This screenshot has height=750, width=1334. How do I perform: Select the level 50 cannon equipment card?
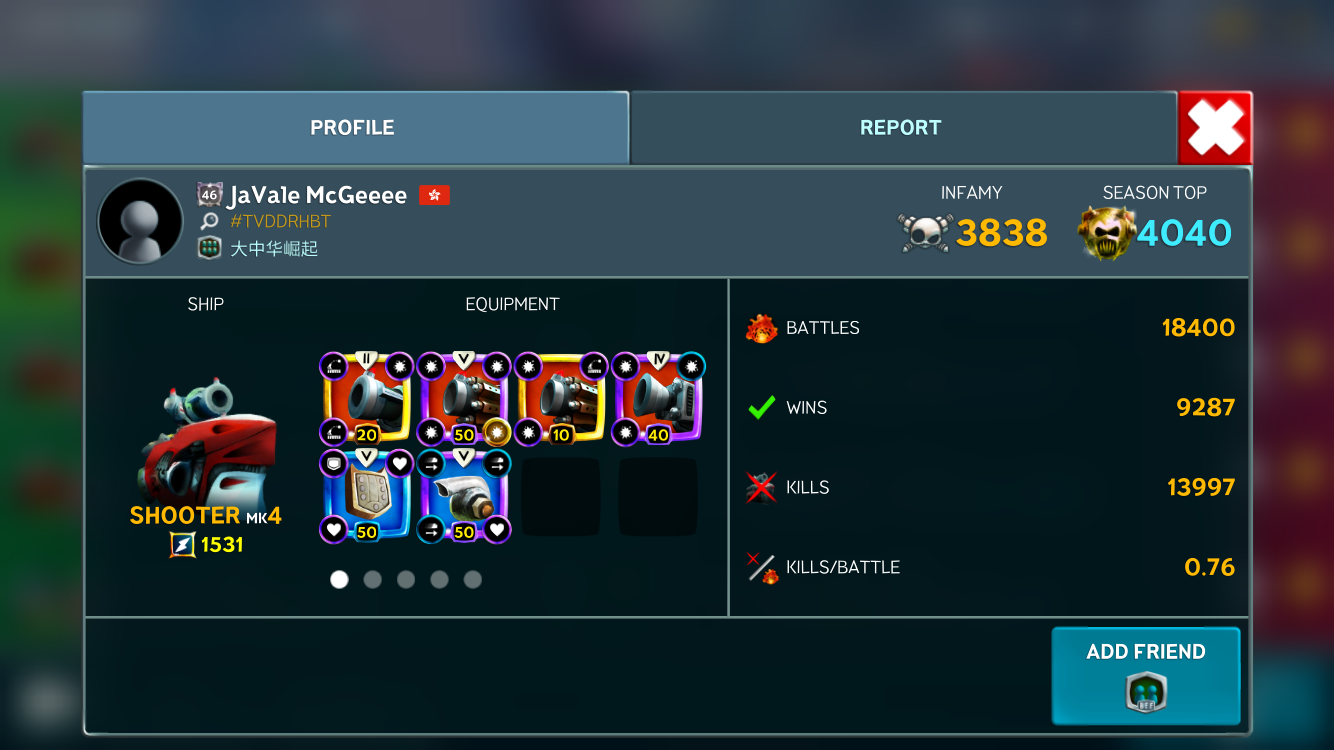tap(464, 398)
